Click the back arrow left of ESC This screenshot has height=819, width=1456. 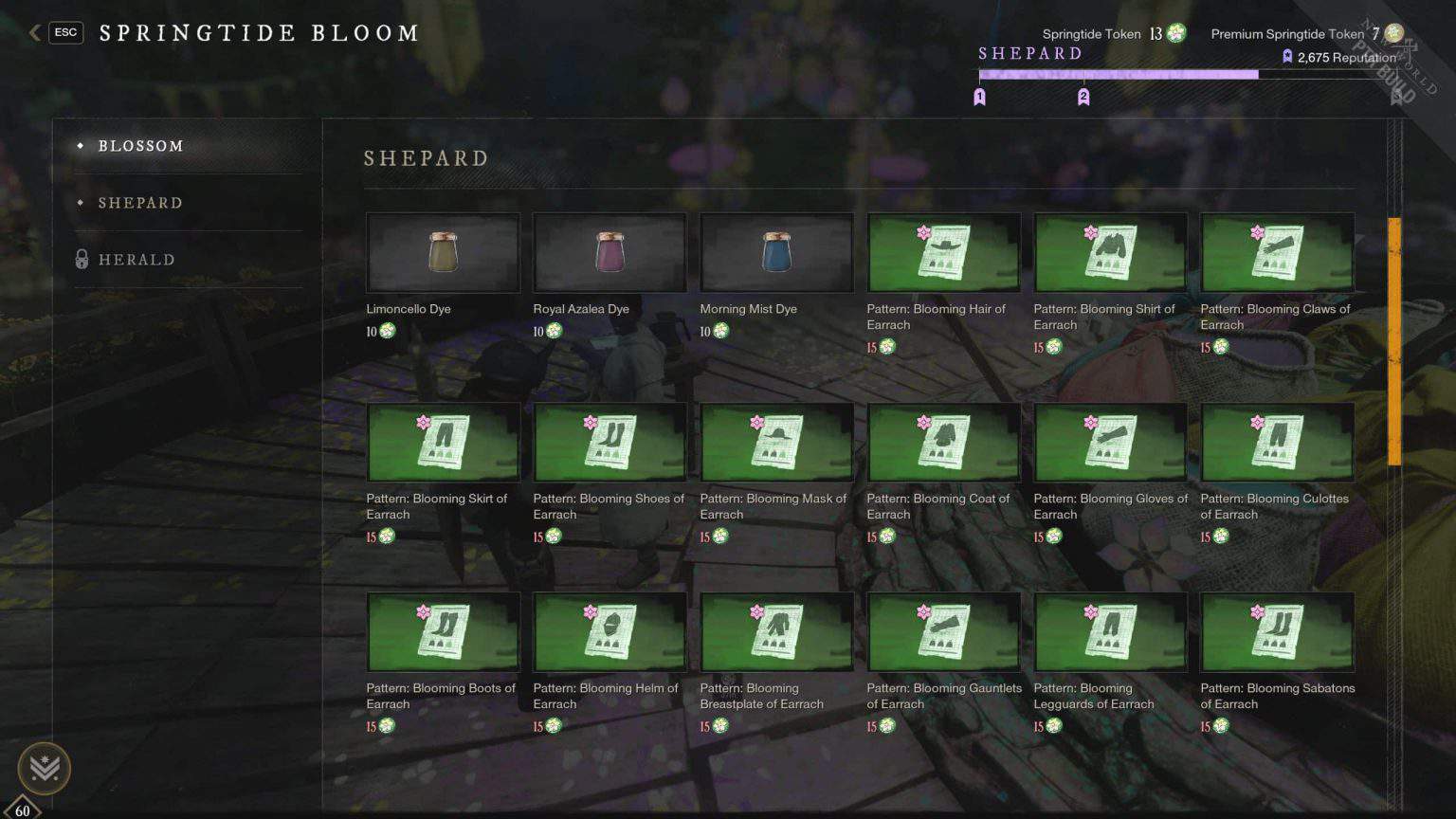[33, 31]
